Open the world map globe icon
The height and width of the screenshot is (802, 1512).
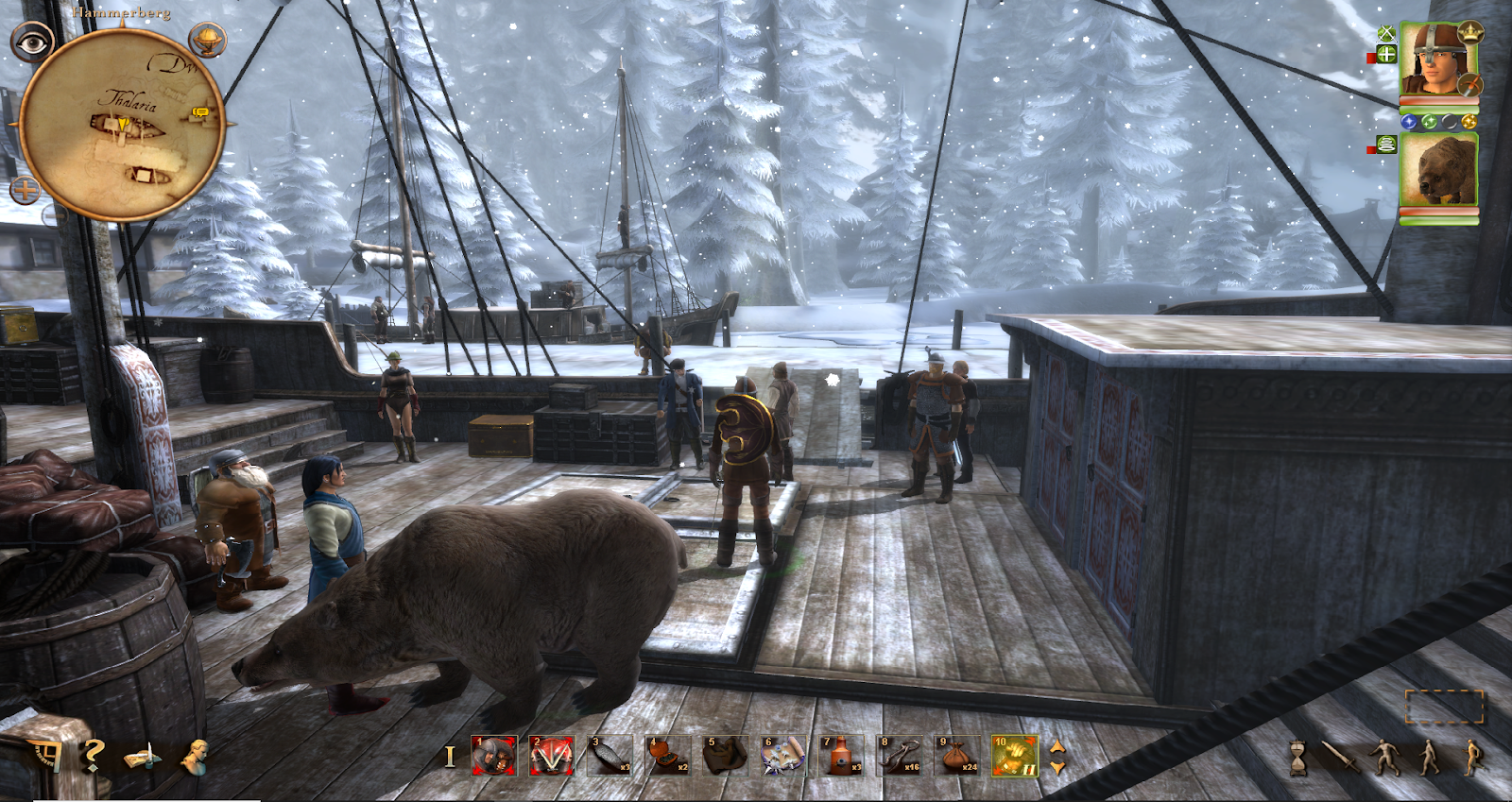click(x=207, y=40)
